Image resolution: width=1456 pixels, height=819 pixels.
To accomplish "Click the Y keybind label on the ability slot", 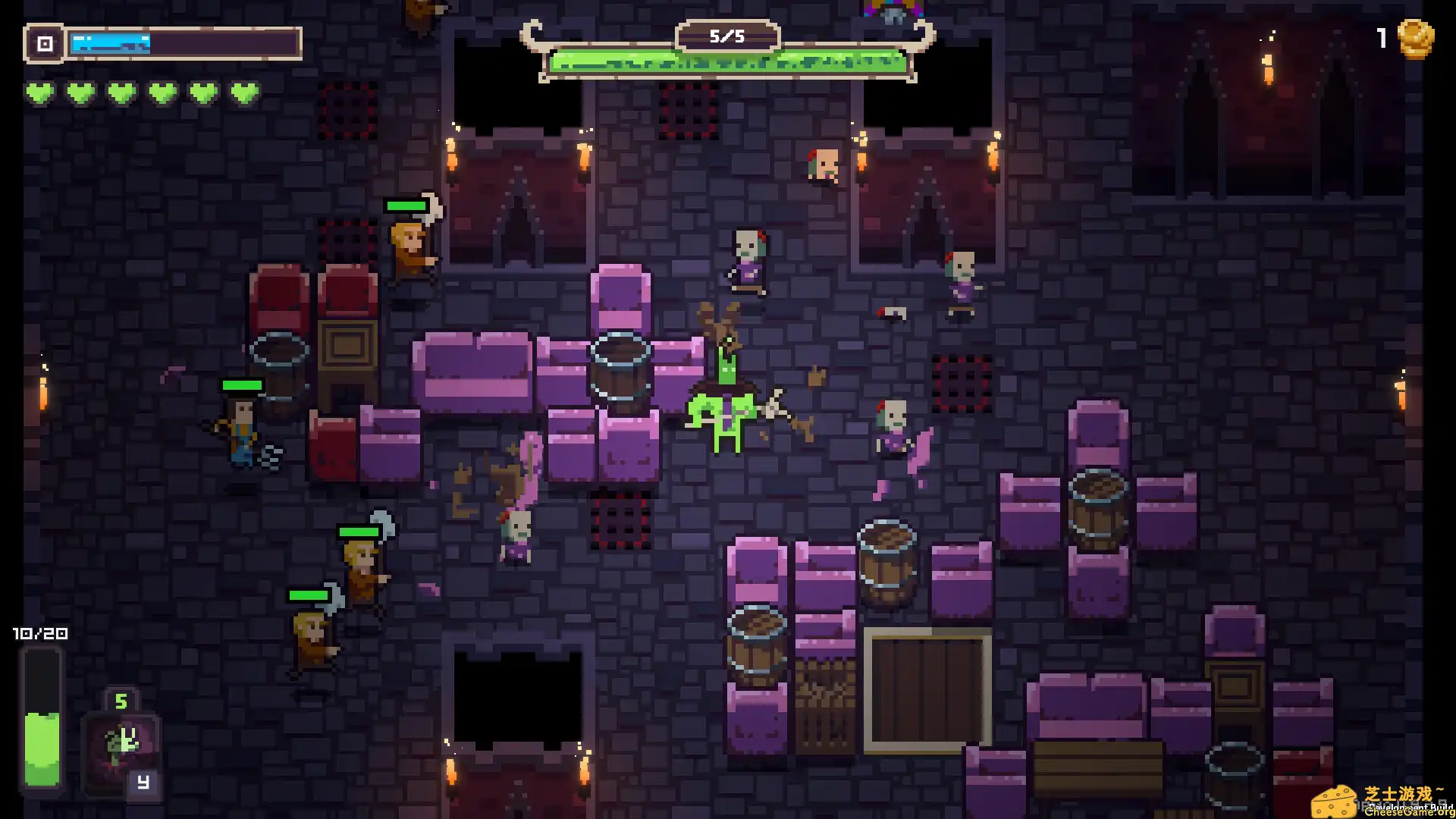I will [143, 781].
